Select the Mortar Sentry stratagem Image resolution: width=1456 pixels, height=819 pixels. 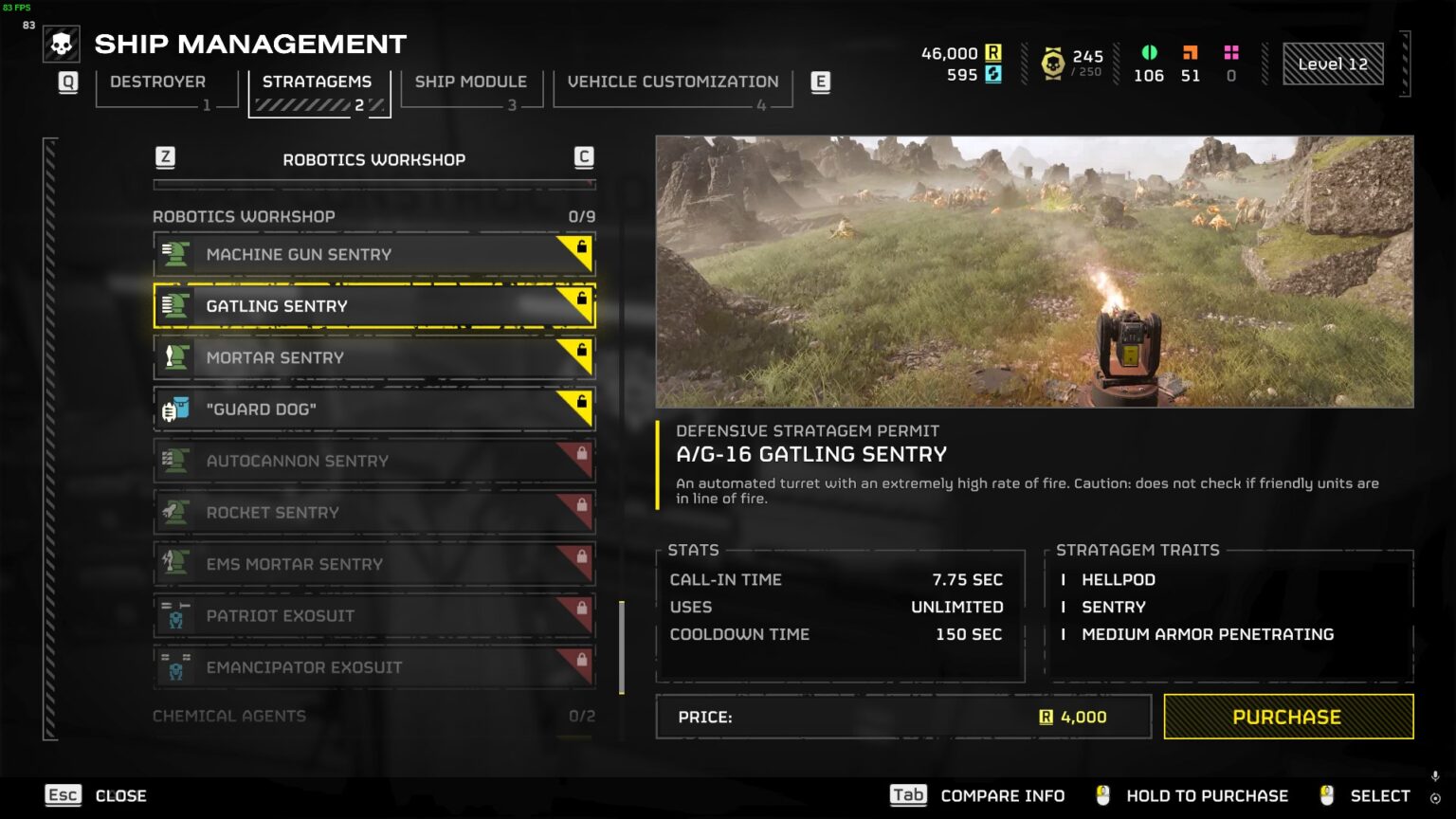(x=373, y=357)
